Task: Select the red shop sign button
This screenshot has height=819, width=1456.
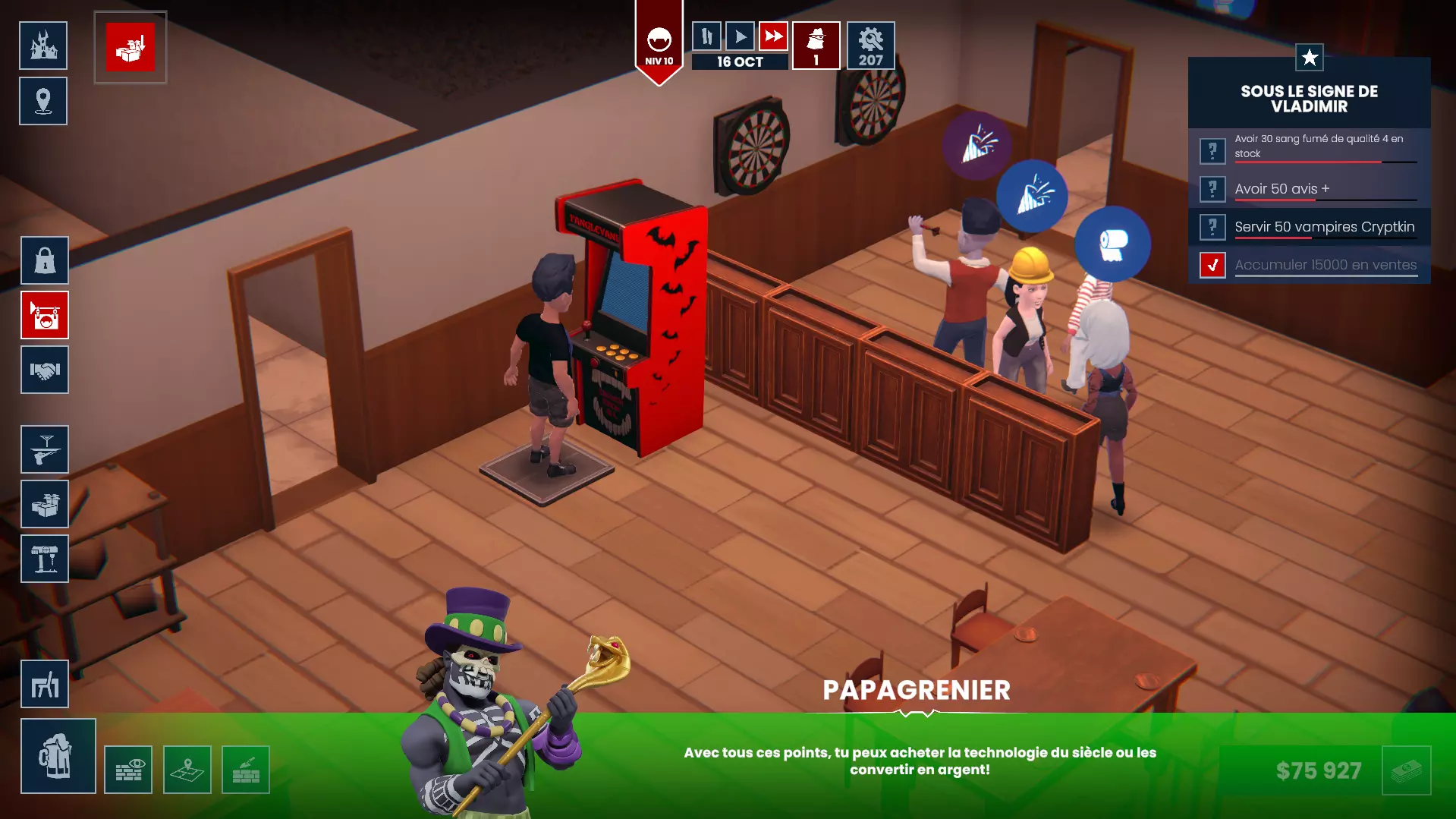Action: (45, 315)
